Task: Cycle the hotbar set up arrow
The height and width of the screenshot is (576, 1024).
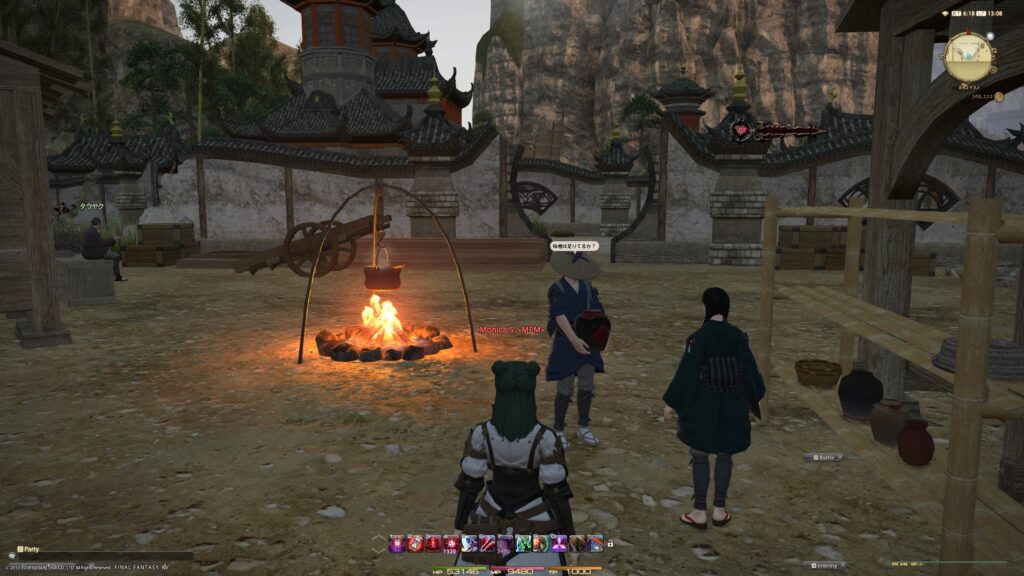Action: point(377,539)
